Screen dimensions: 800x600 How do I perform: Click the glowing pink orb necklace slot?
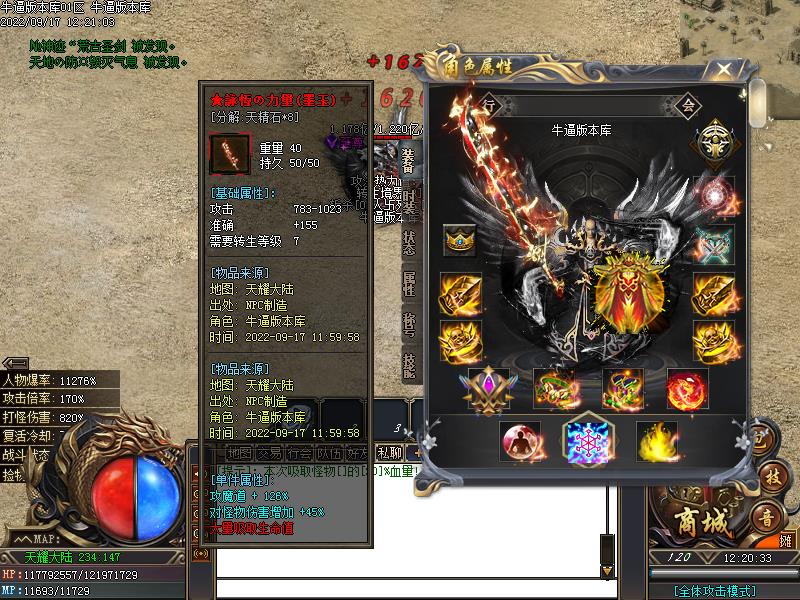pyautogui.click(x=715, y=195)
